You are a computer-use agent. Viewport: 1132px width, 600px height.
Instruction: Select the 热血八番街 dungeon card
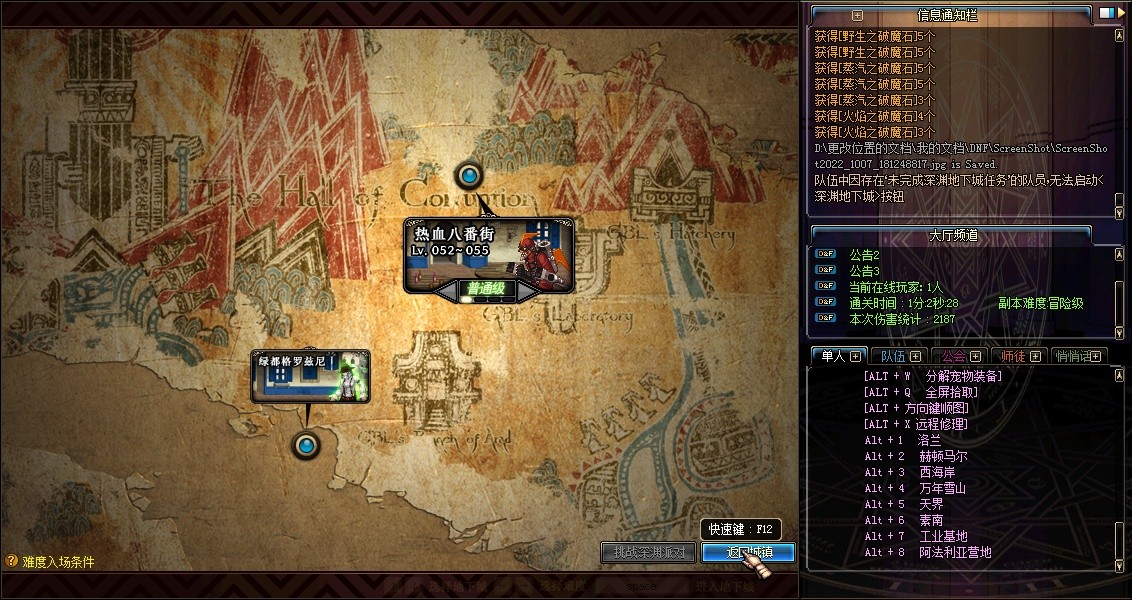(490, 250)
